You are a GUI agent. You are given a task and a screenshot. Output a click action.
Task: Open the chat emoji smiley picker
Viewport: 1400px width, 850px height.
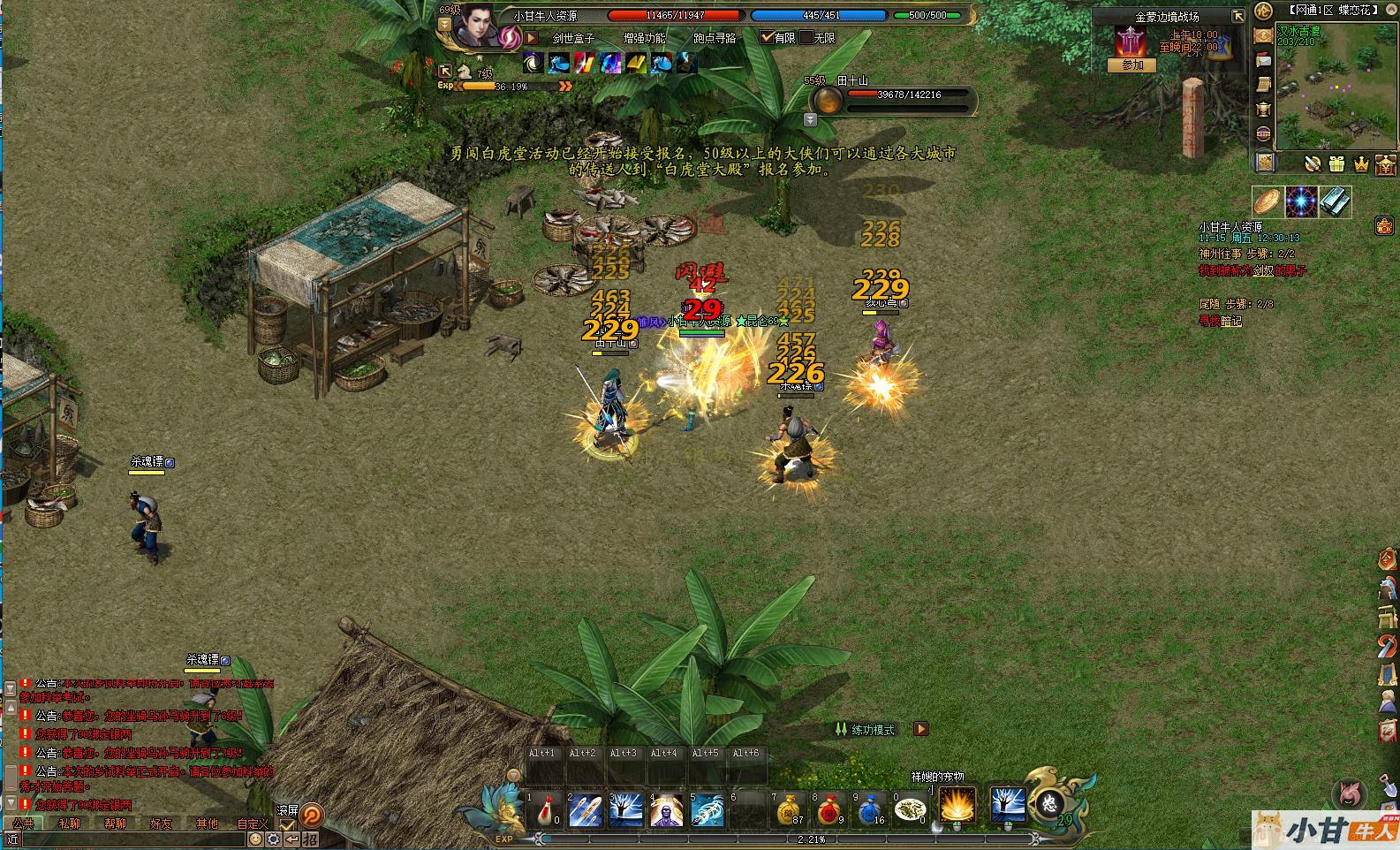(255, 839)
